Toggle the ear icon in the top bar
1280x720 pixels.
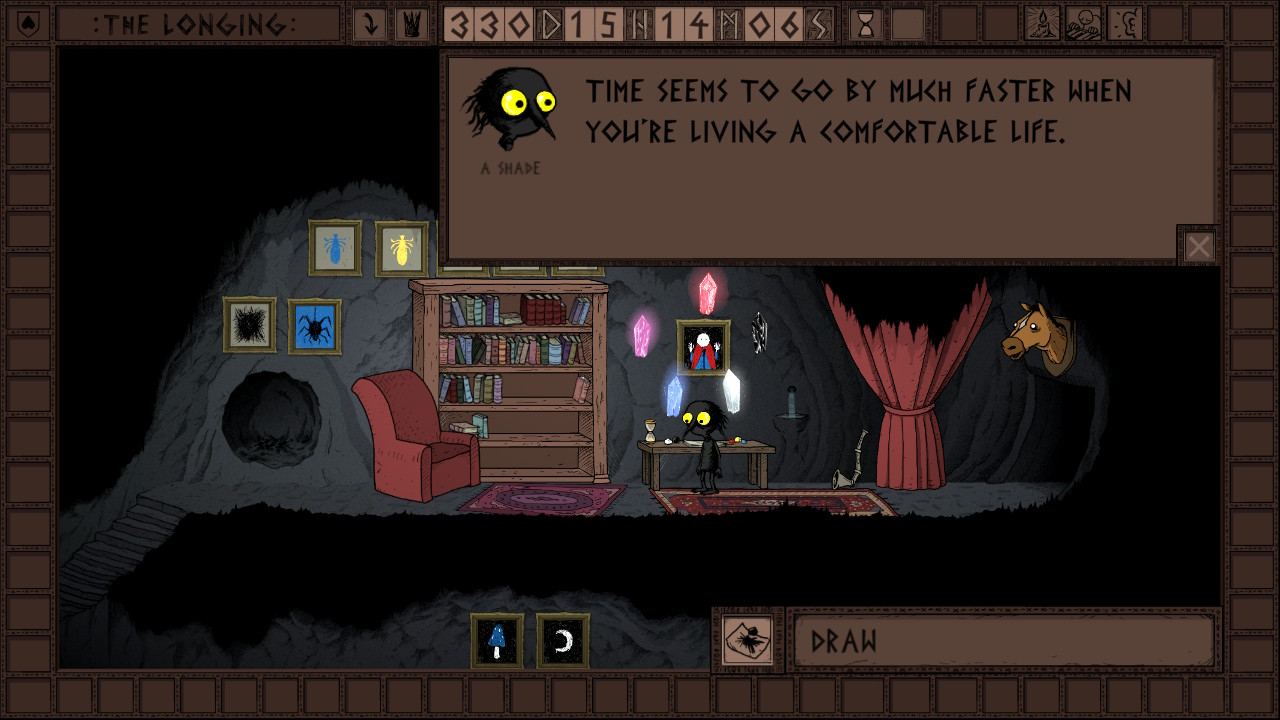[1126, 25]
